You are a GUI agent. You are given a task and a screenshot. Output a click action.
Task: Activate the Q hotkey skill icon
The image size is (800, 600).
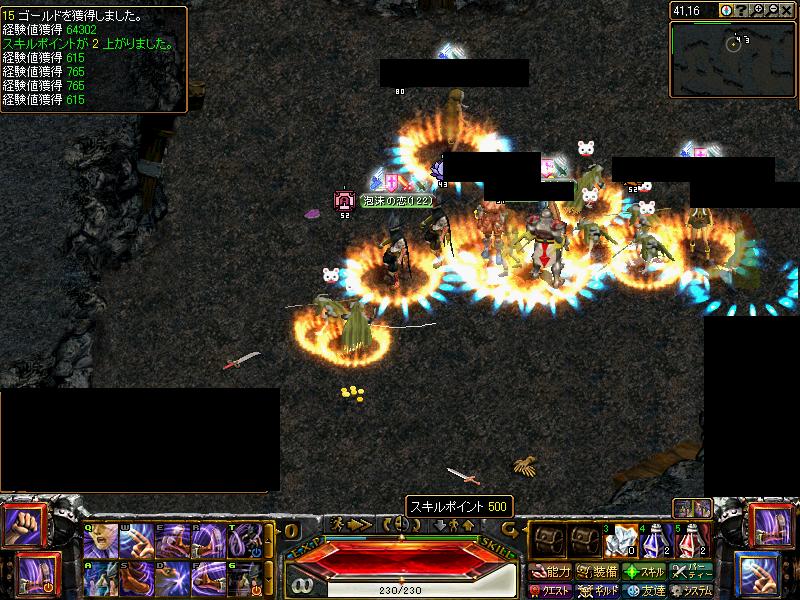point(101,541)
